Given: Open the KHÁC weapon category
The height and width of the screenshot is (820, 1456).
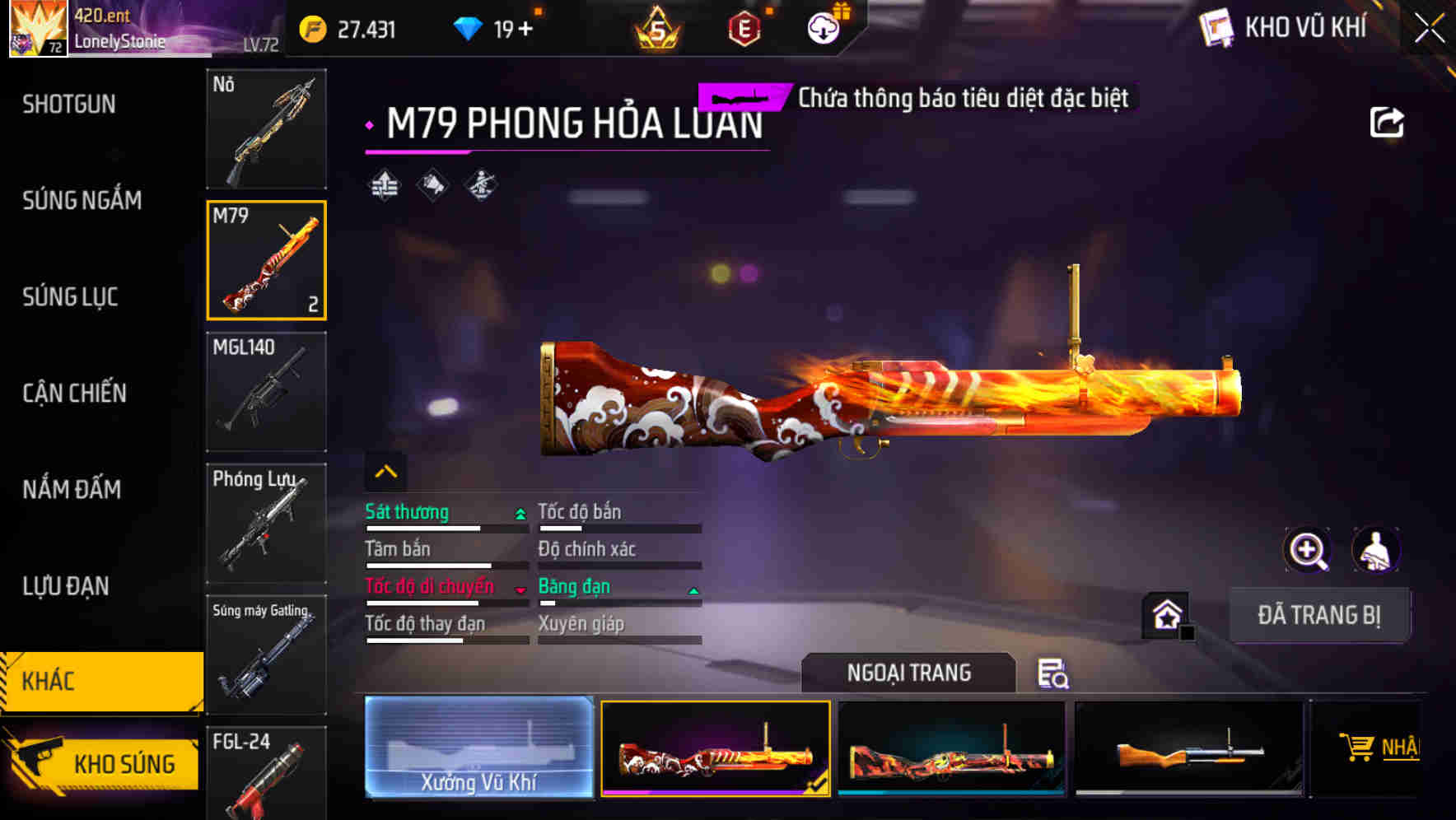Looking at the screenshot, I should point(99,682).
